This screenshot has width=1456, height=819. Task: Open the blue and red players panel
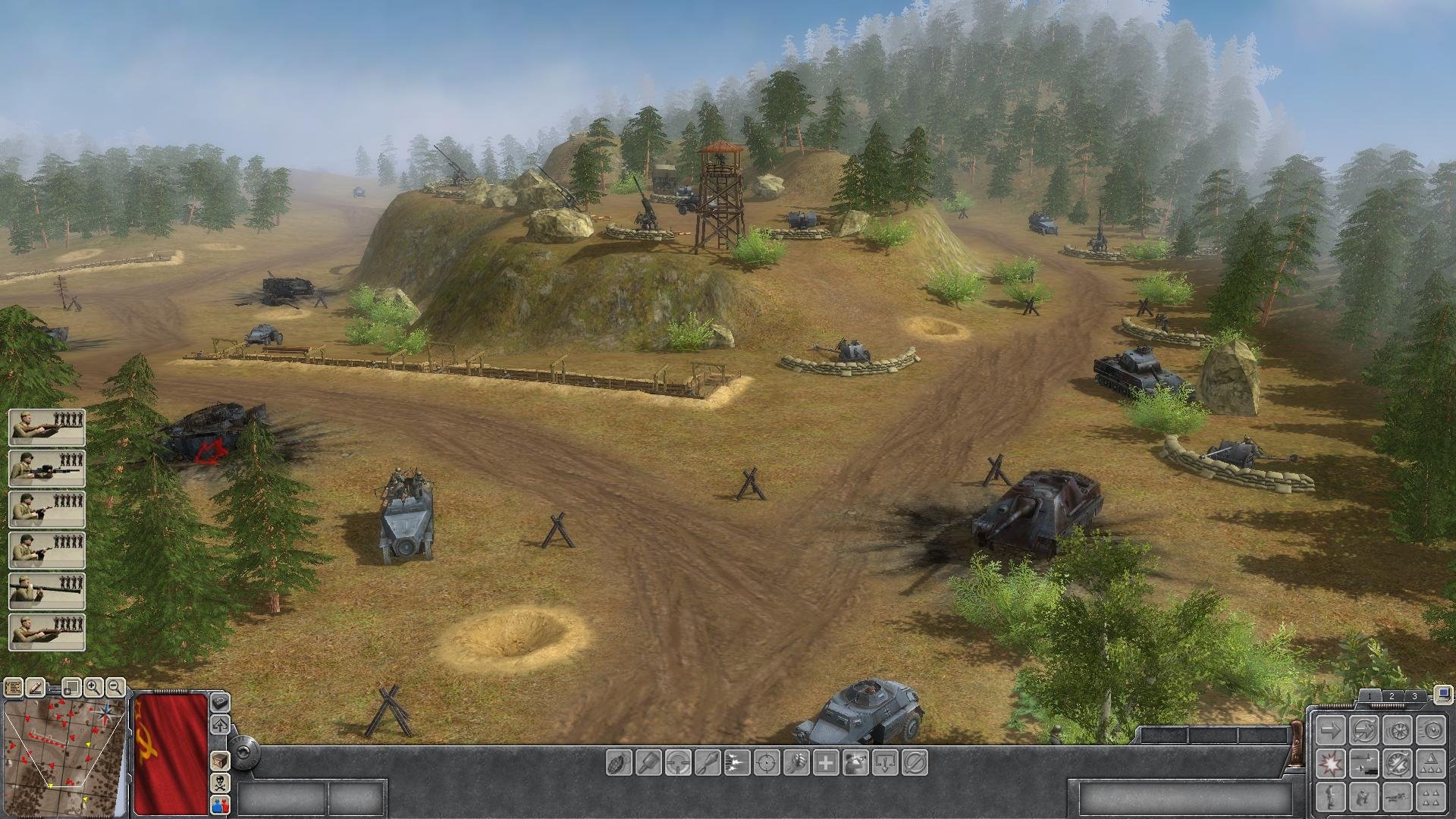tap(219, 804)
